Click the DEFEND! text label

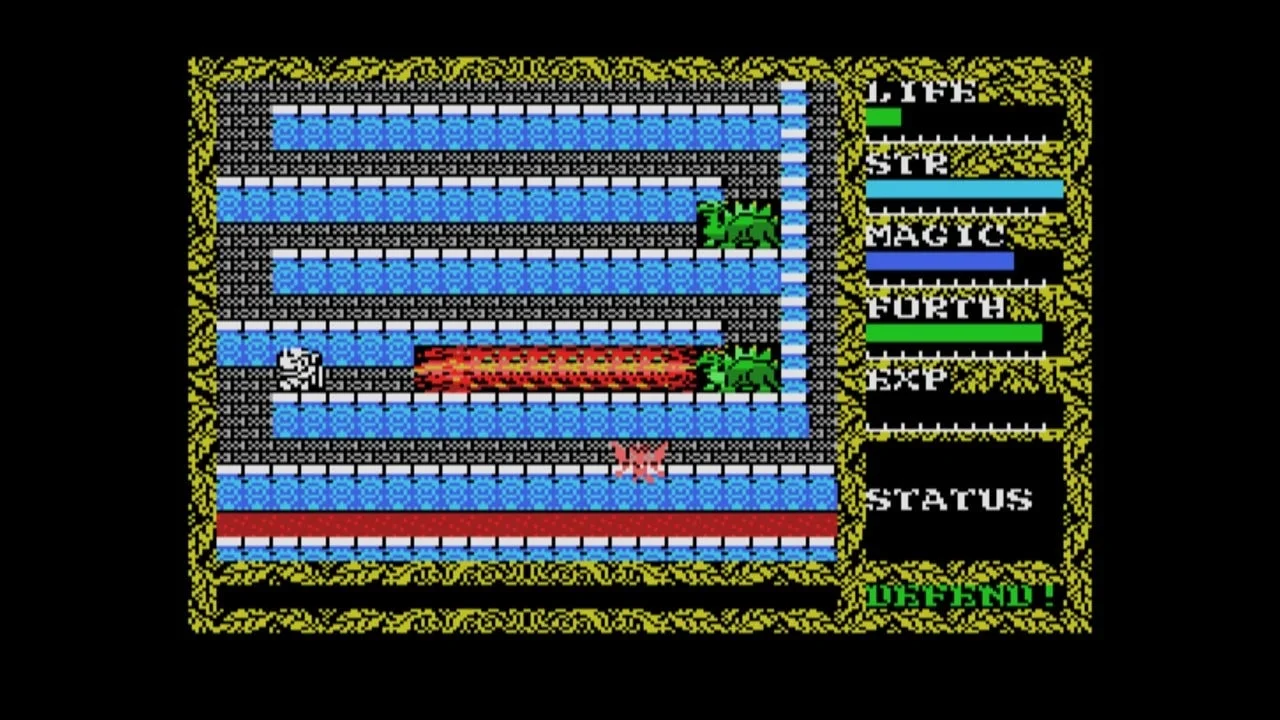tap(960, 594)
